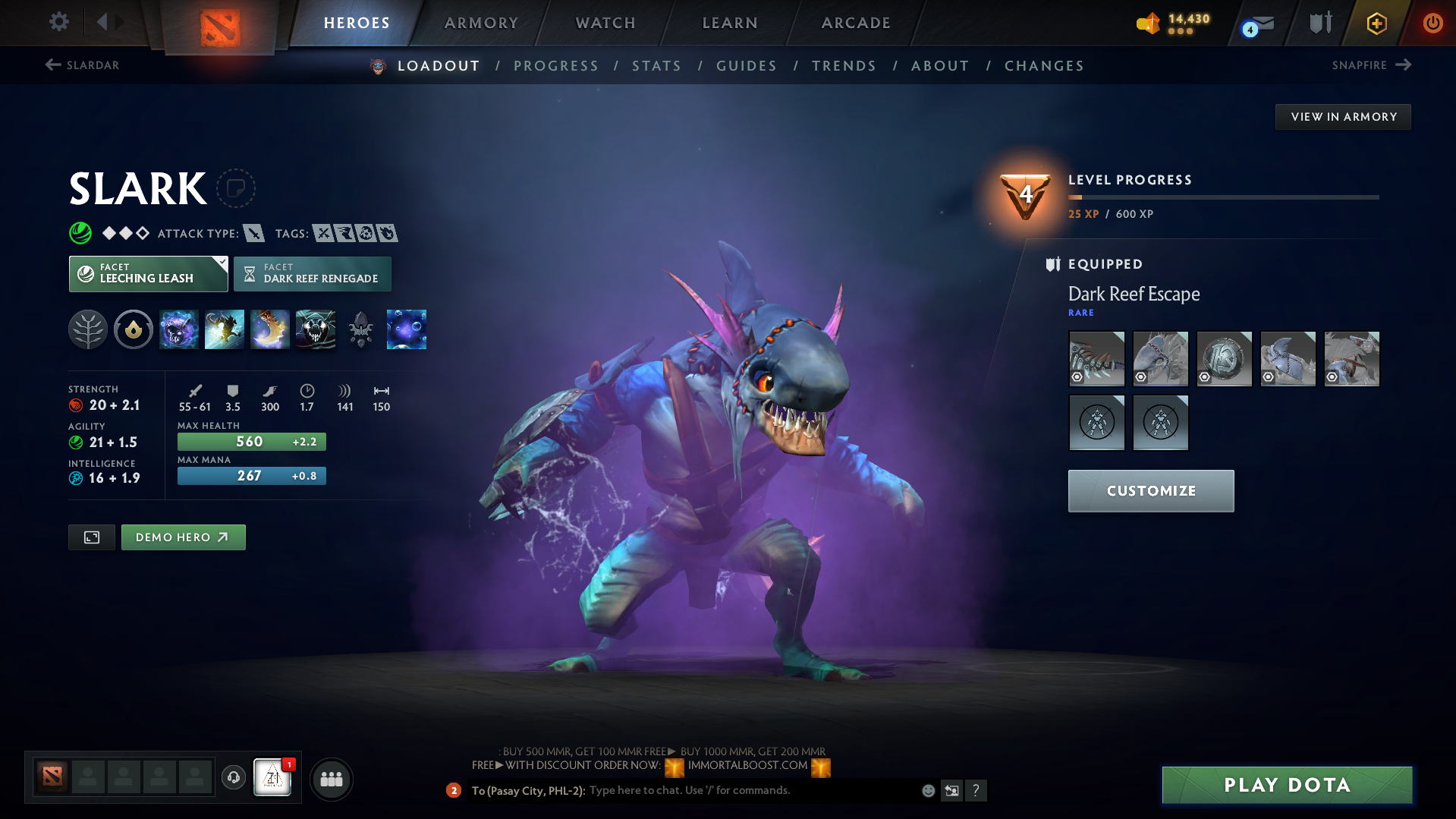Click the settings gear icon
This screenshot has width=1456, height=819.
tap(59, 22)
